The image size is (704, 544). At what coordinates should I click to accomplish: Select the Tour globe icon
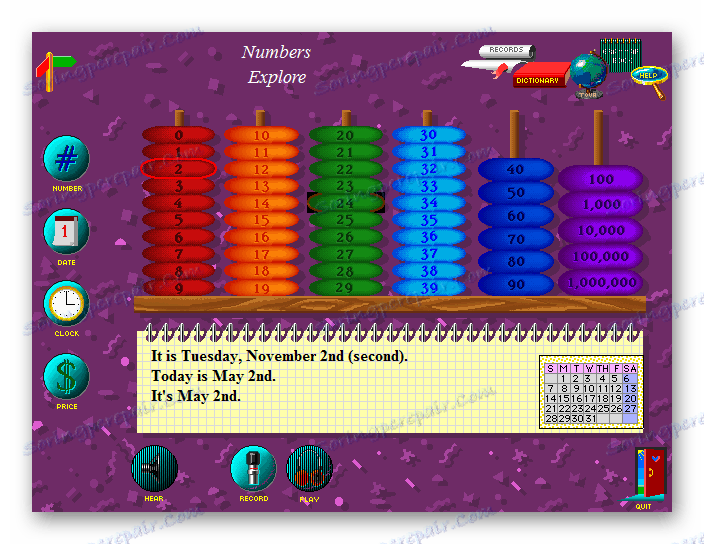(x=587, y=74)
